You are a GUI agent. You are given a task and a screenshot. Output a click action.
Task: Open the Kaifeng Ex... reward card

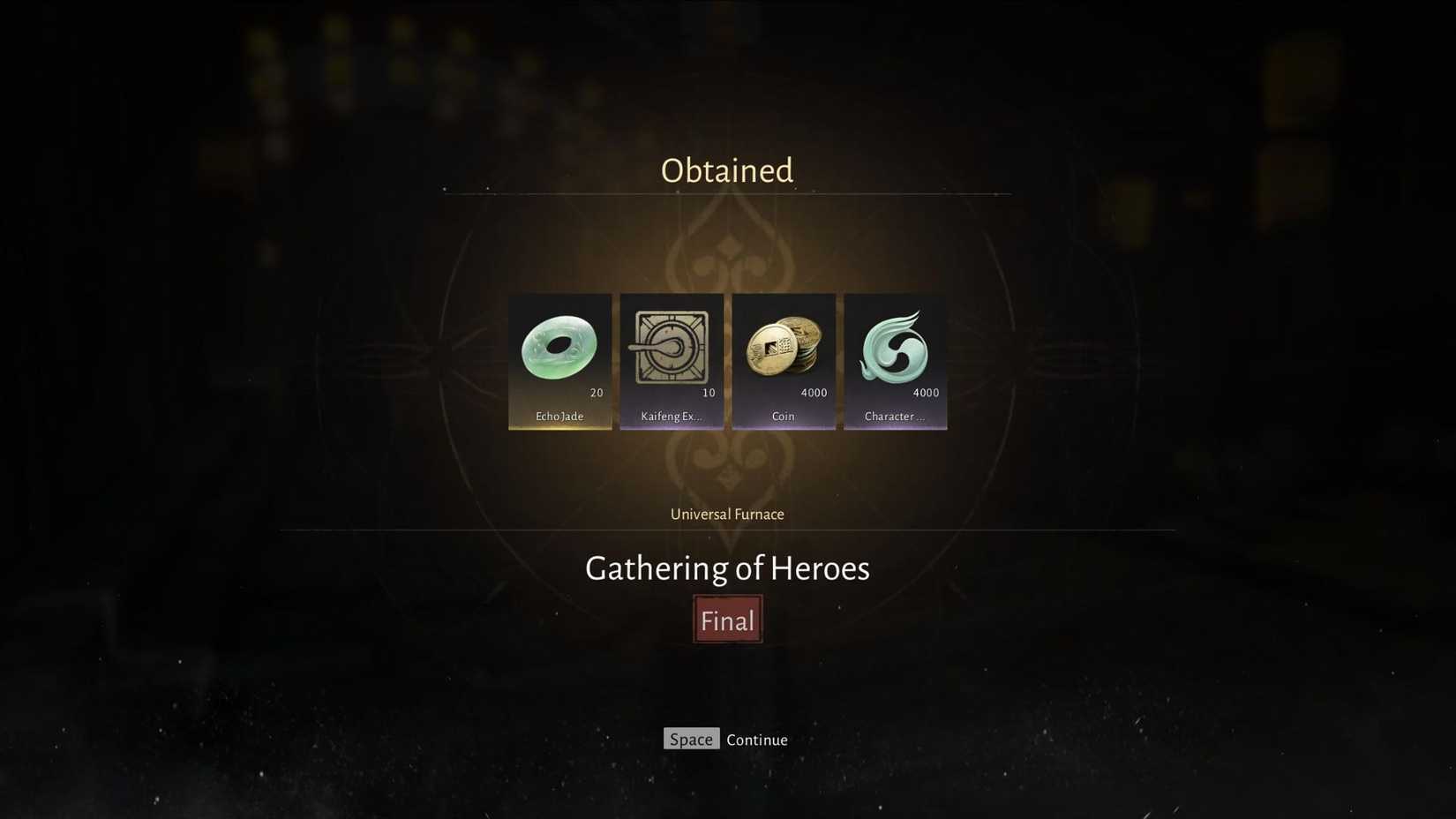tap(672, 360)
